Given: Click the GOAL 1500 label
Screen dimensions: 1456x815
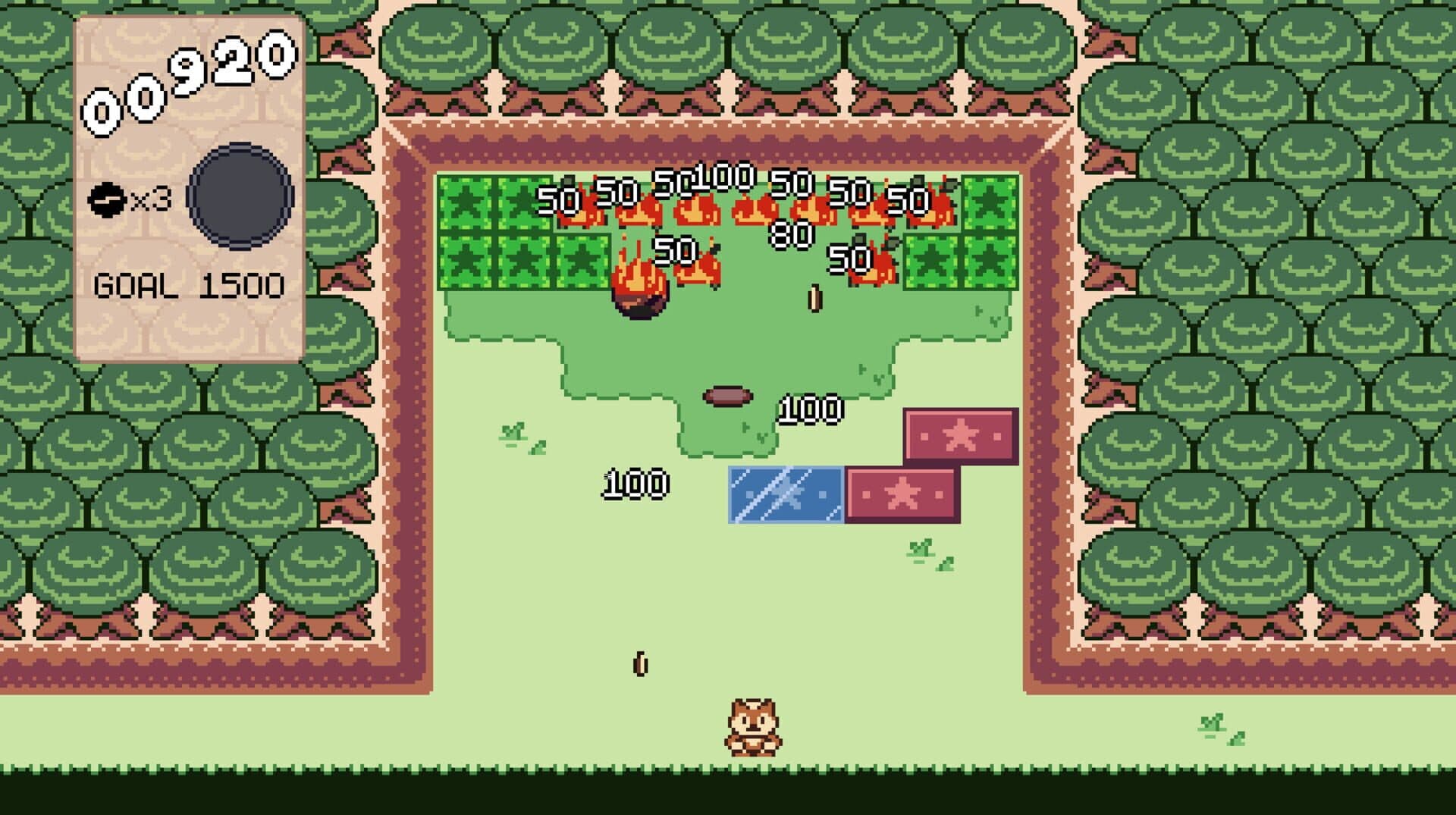Looking at the screenshot, I should (190, 284).
